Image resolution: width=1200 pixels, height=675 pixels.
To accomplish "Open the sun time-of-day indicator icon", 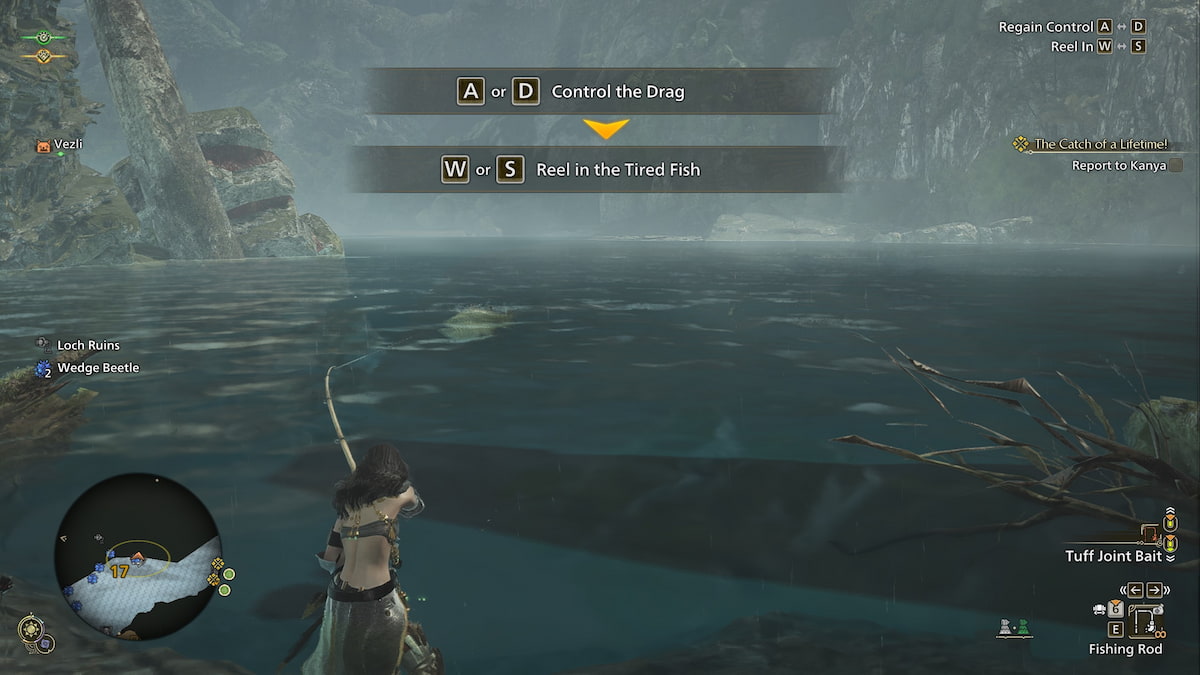I will coord(31,628).
